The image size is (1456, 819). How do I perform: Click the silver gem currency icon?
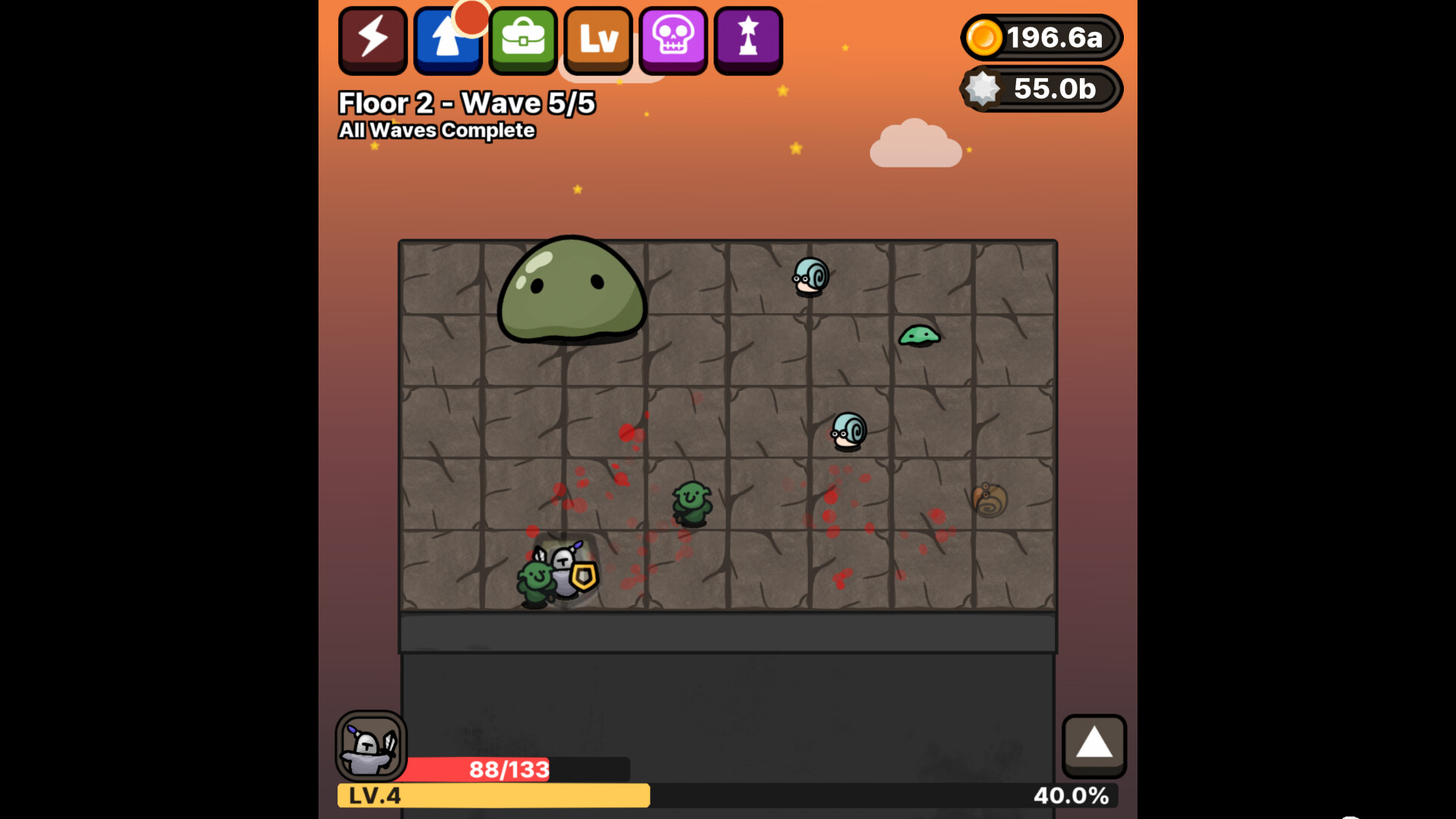(x=985, y=89)
